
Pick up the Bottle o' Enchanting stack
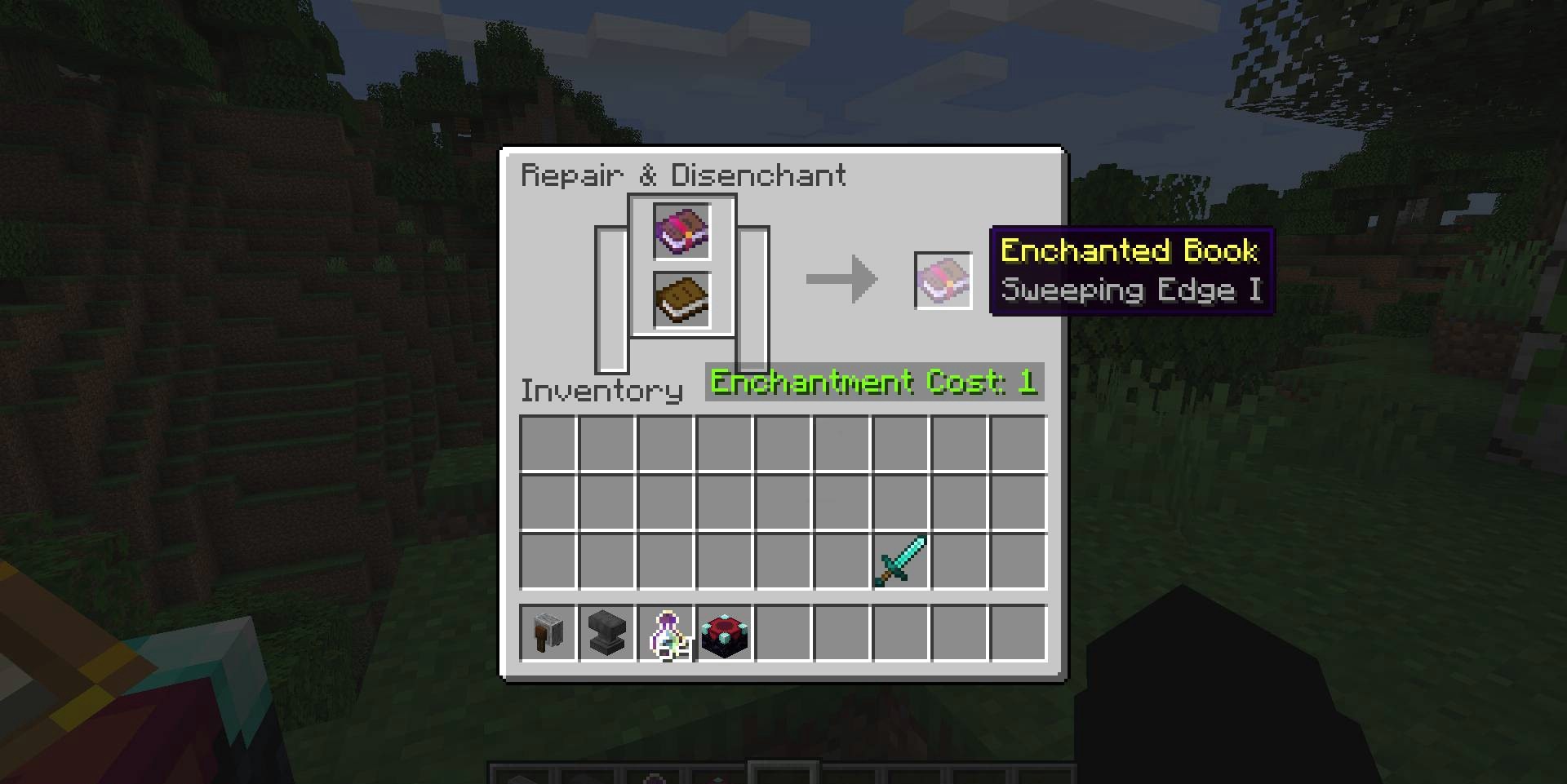pyautogui.click(x=666, y=633)
